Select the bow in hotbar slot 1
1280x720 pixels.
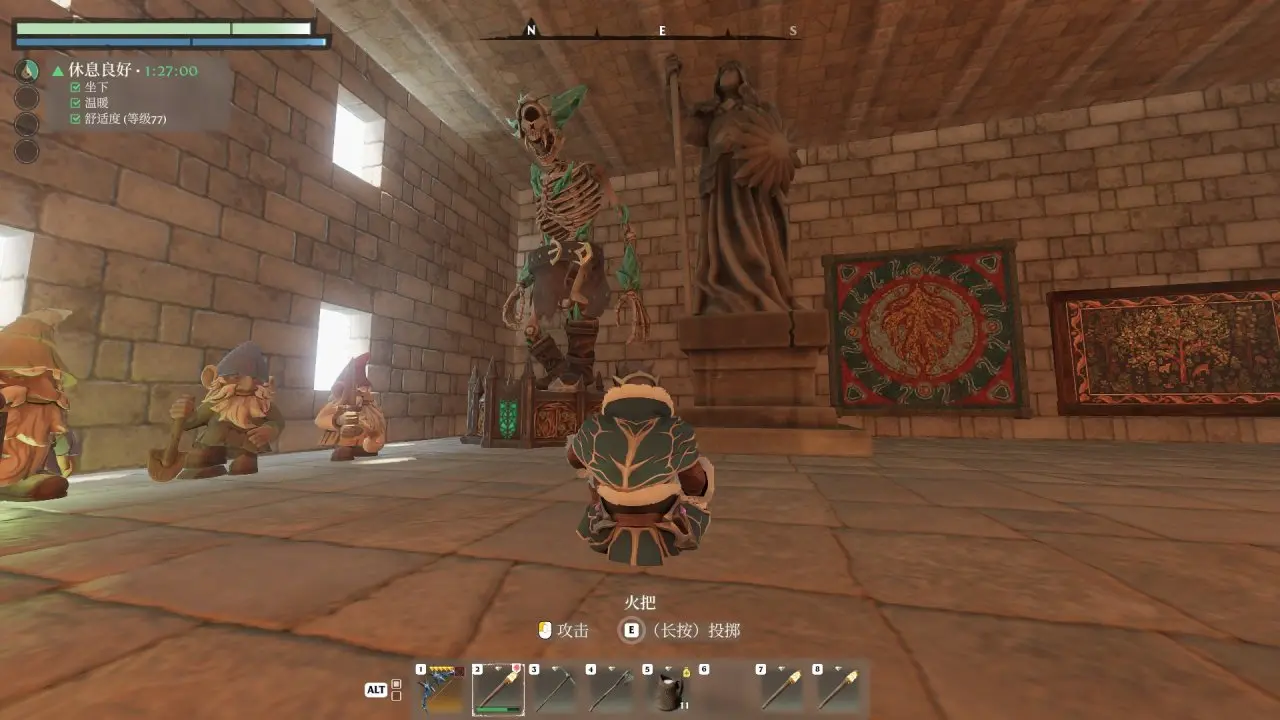point(441,689)
